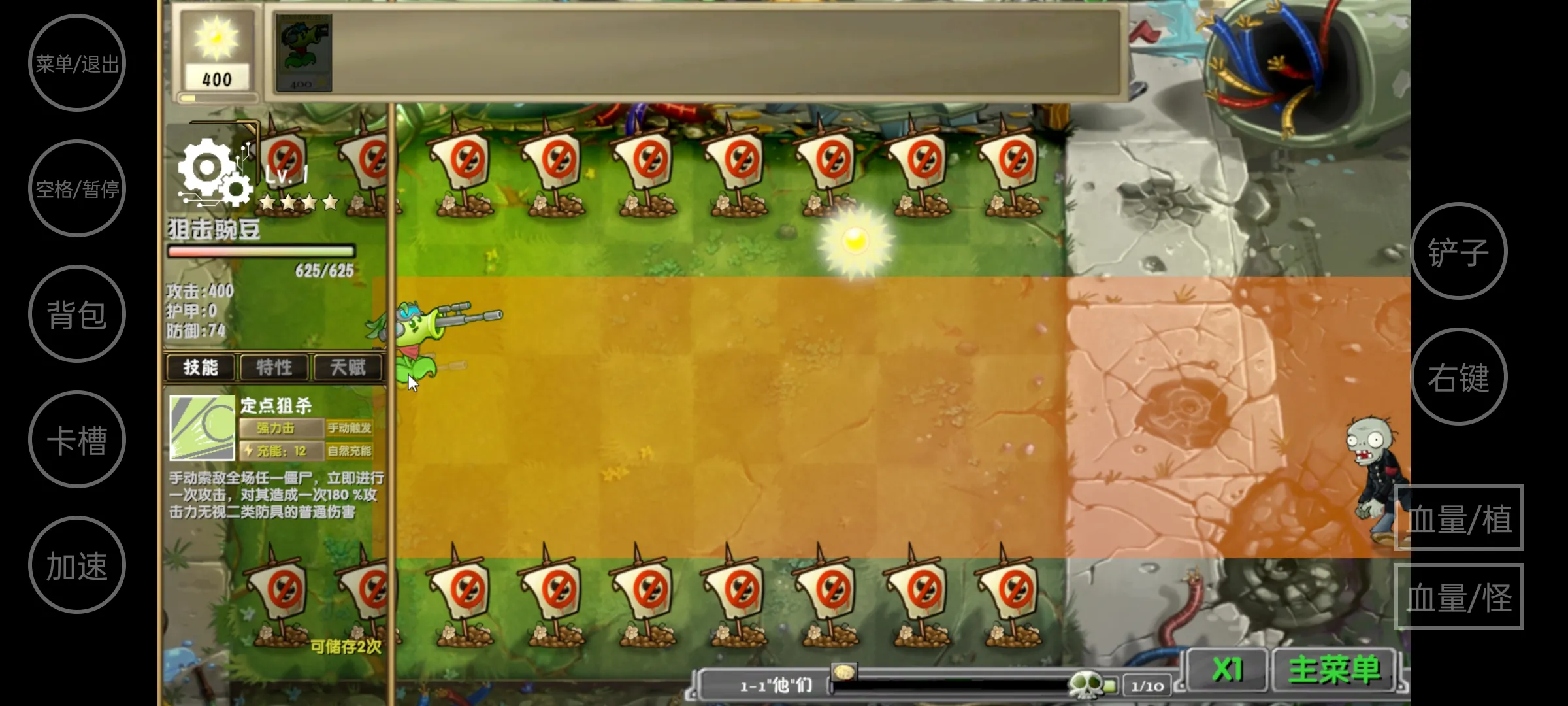Open the 主菜单 main menu
1568x706 pixels.
tap(1334, 669)
